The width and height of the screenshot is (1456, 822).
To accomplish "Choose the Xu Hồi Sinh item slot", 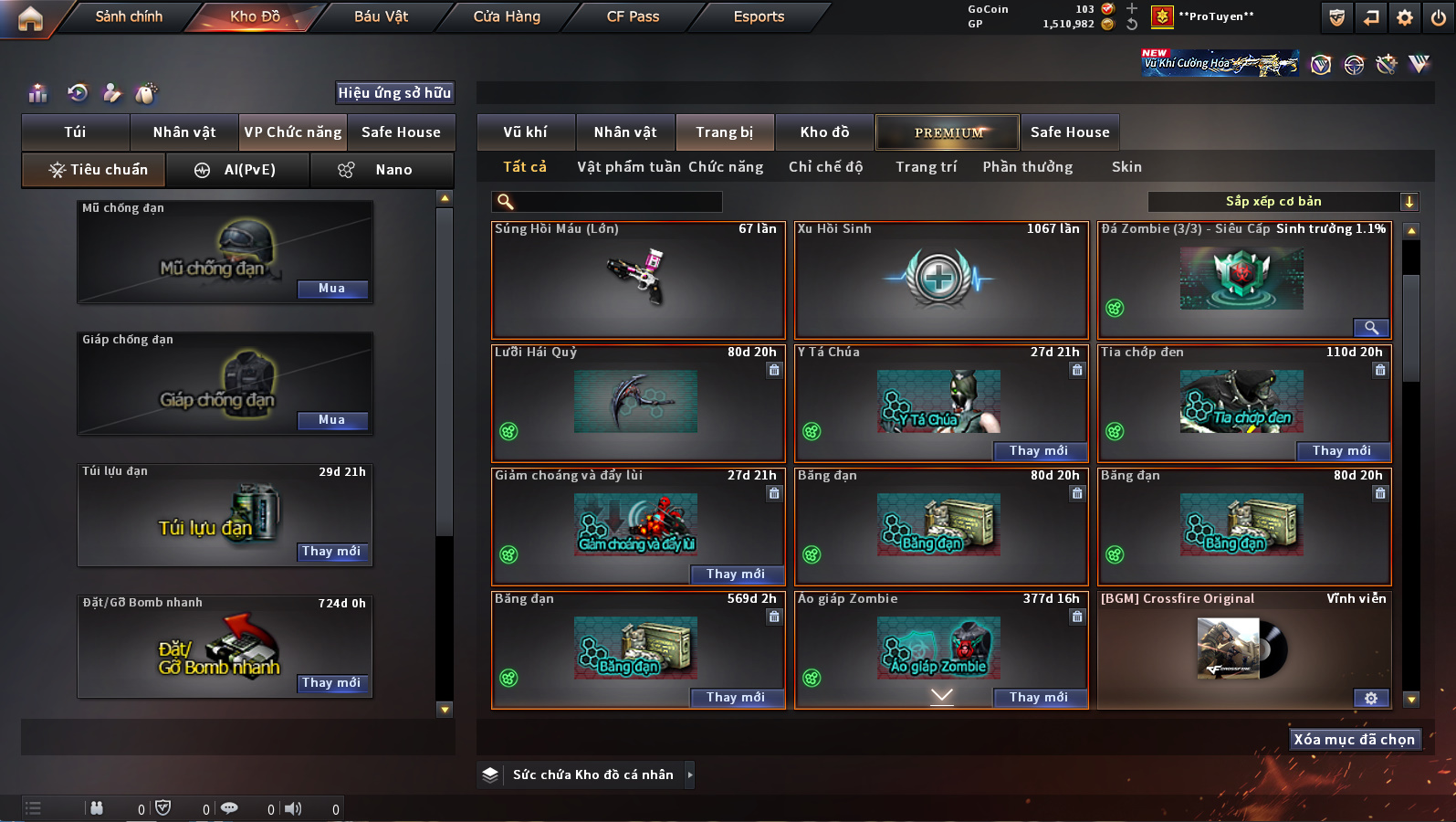I will 941,280.
